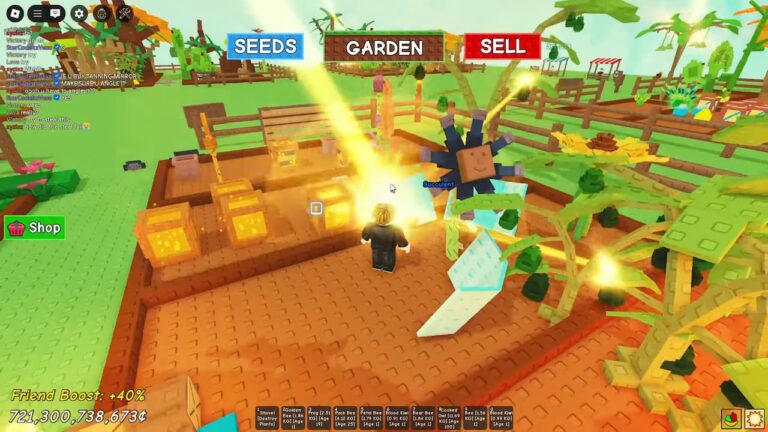The width and height of the screenshot is (768, 432).
Task: Open the crossed wrench tools icon
Action: point(124,13)
